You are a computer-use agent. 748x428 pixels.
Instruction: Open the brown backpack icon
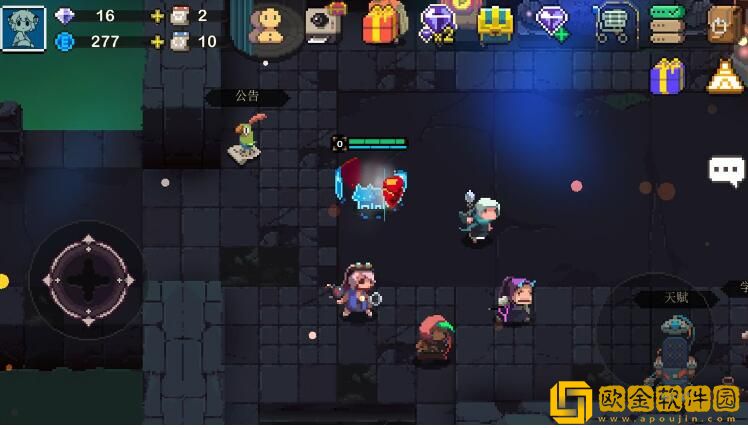click(724, 23)
